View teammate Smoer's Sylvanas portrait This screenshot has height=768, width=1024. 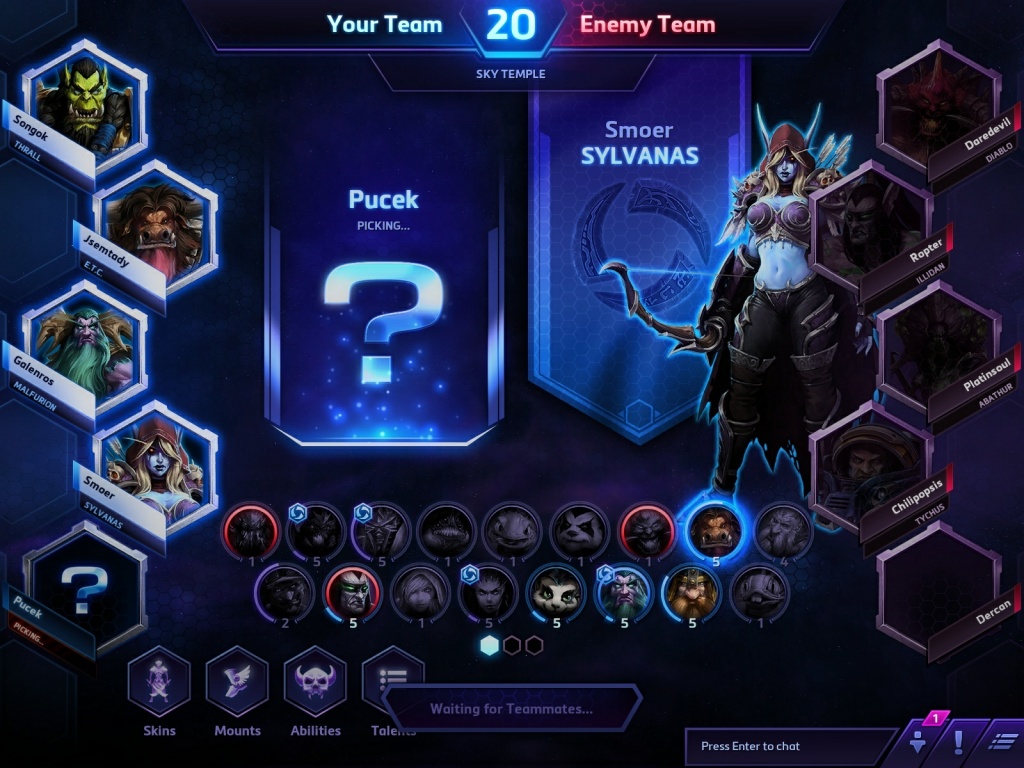pyautogui.click(x=155, y=463)
